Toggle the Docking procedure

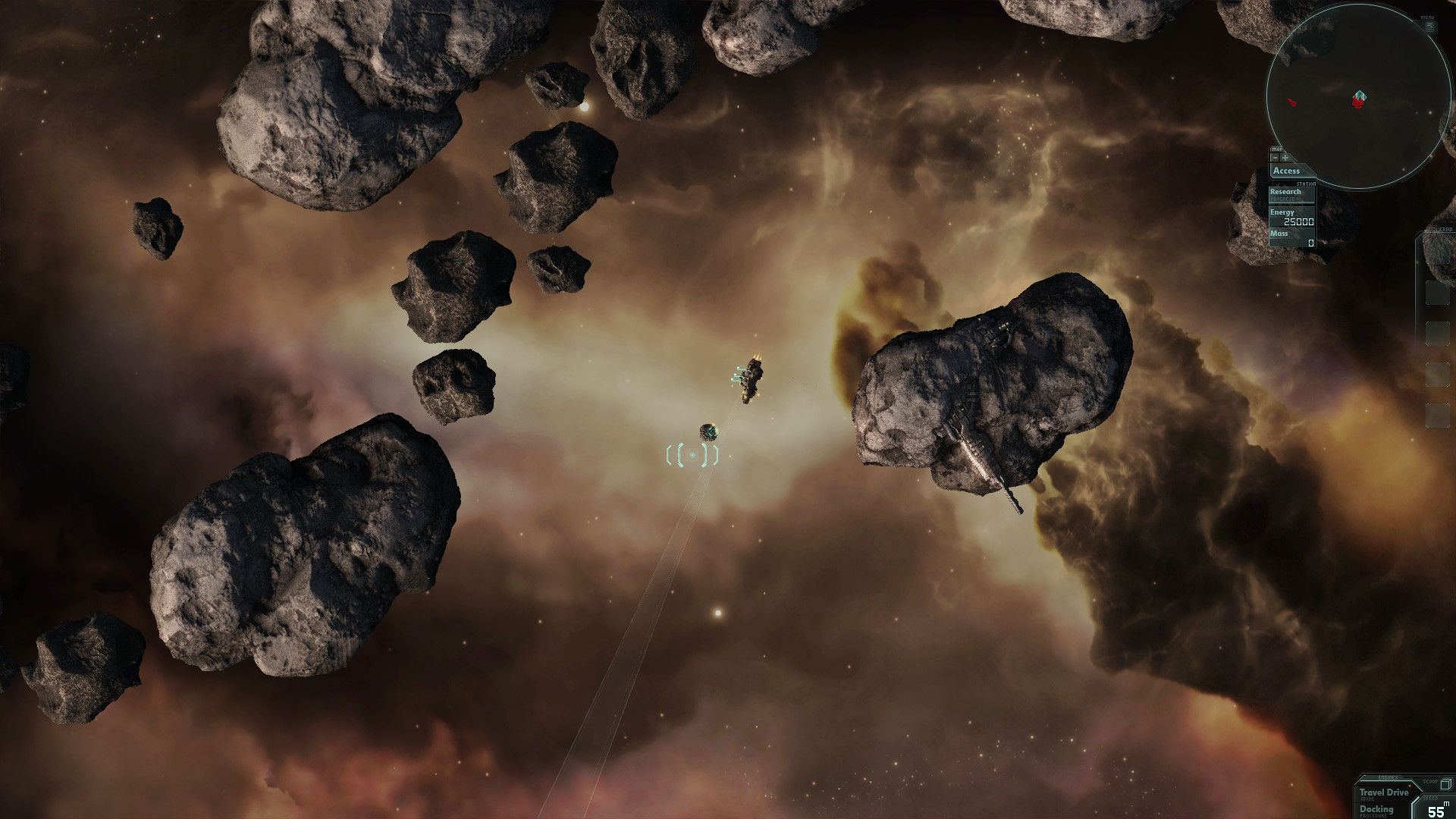[1376, 810]
